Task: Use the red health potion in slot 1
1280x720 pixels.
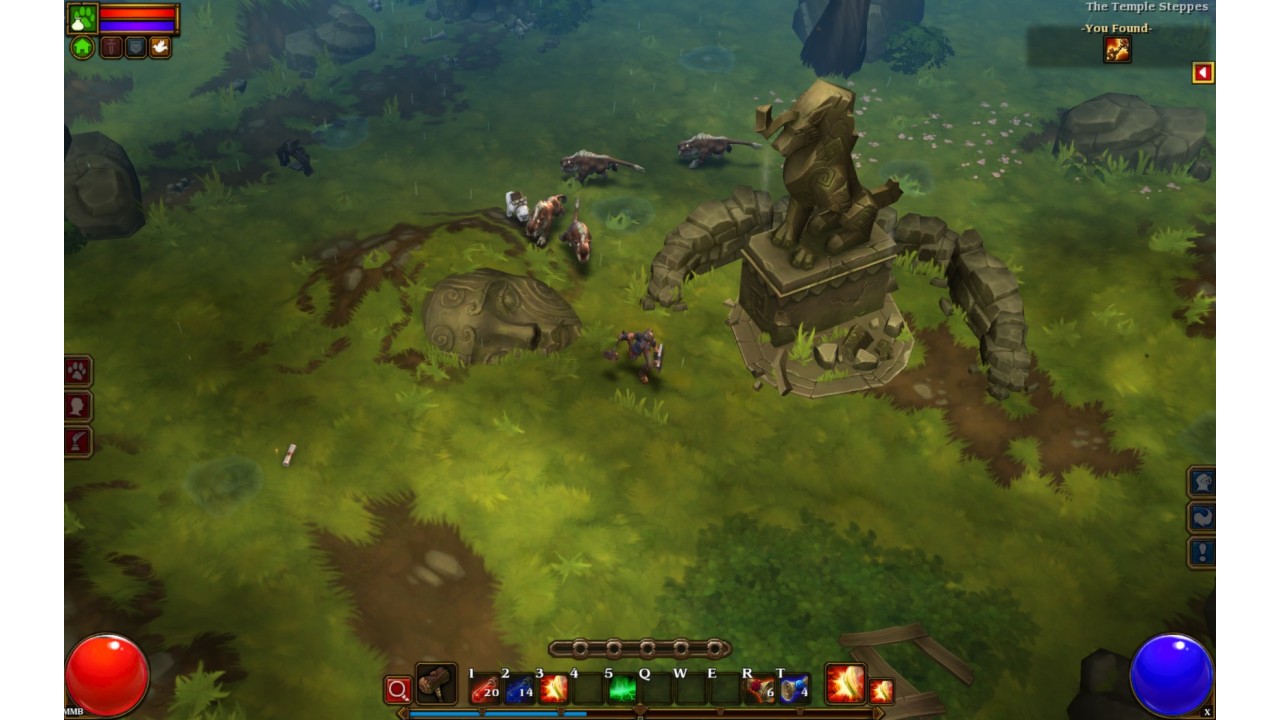Action: click(x=485, y=689)
